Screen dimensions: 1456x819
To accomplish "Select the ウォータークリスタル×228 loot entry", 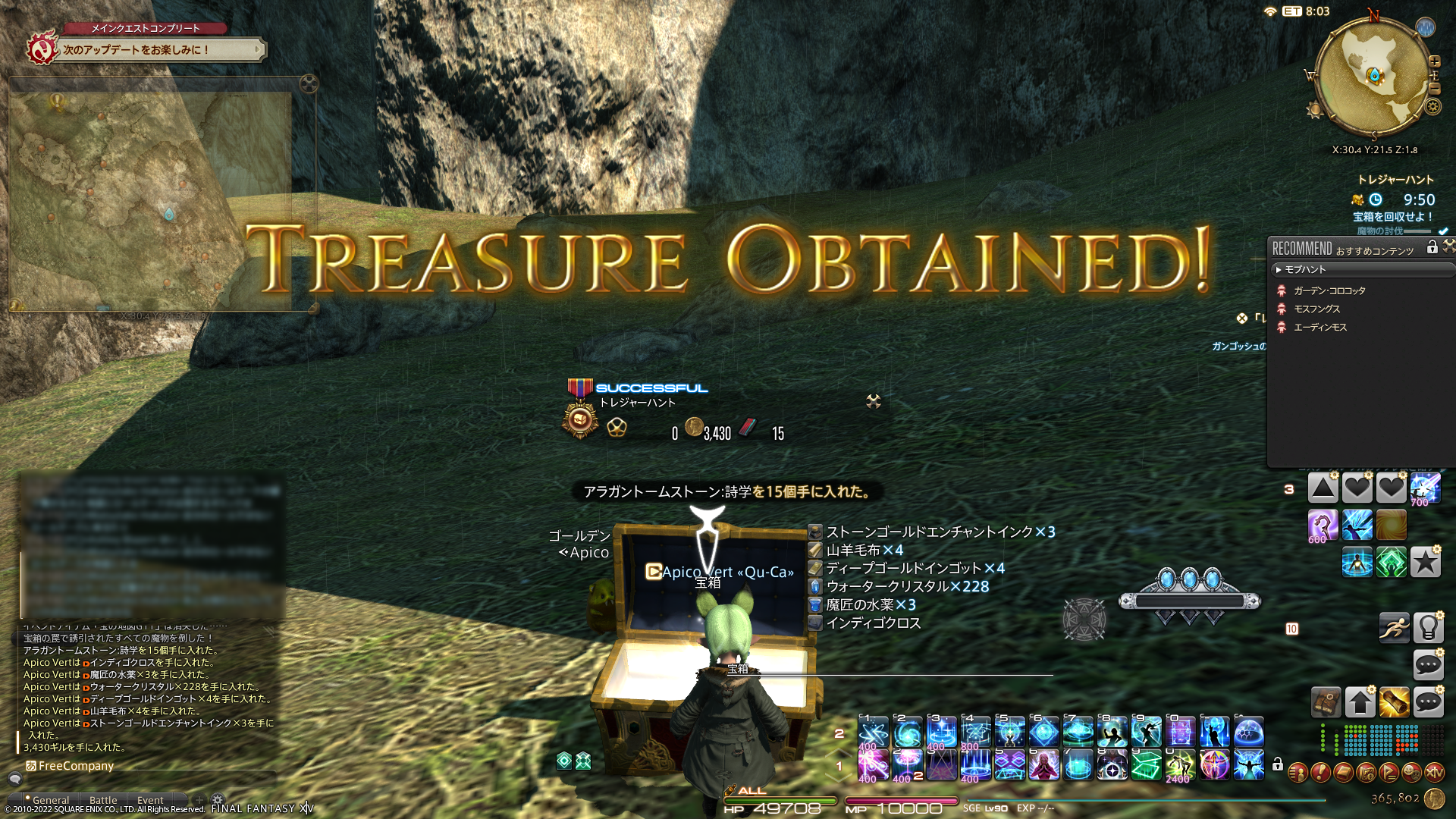I will pos(907,586).
